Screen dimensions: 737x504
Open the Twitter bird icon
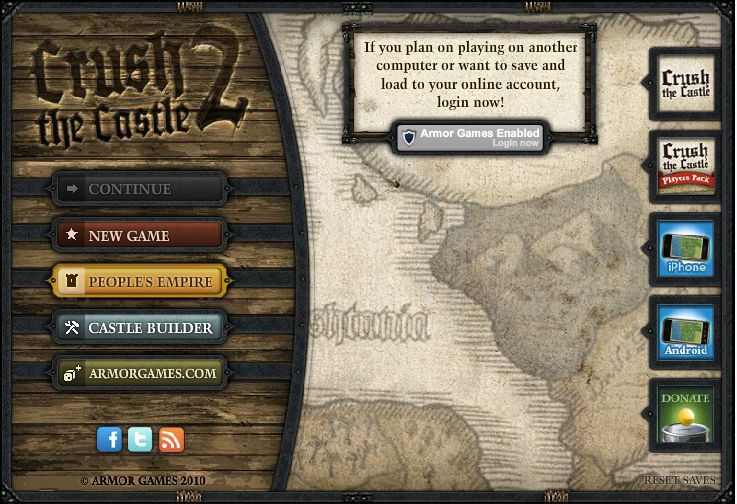(x=140, y=438)
